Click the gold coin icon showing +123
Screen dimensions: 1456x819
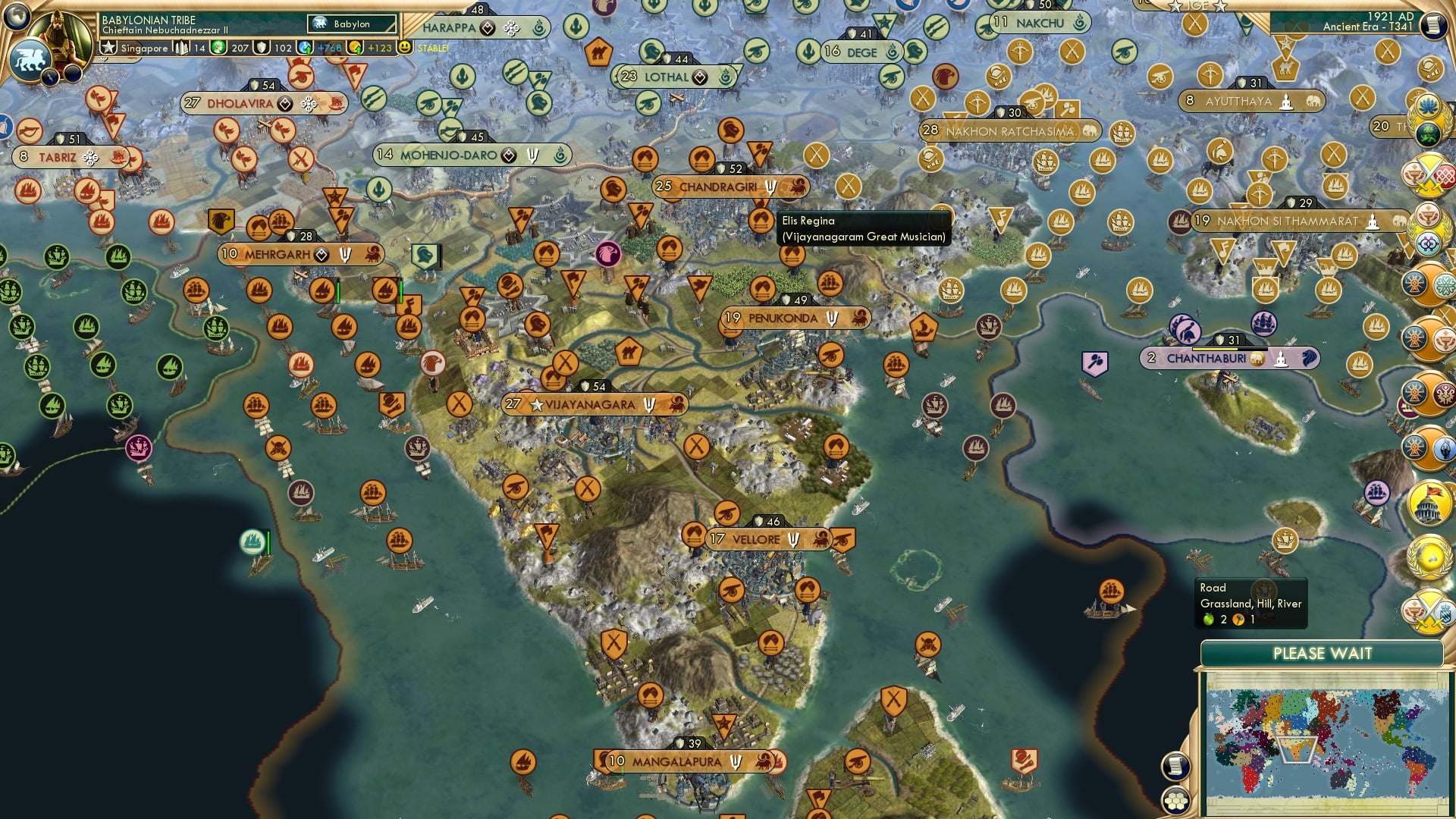355,47
